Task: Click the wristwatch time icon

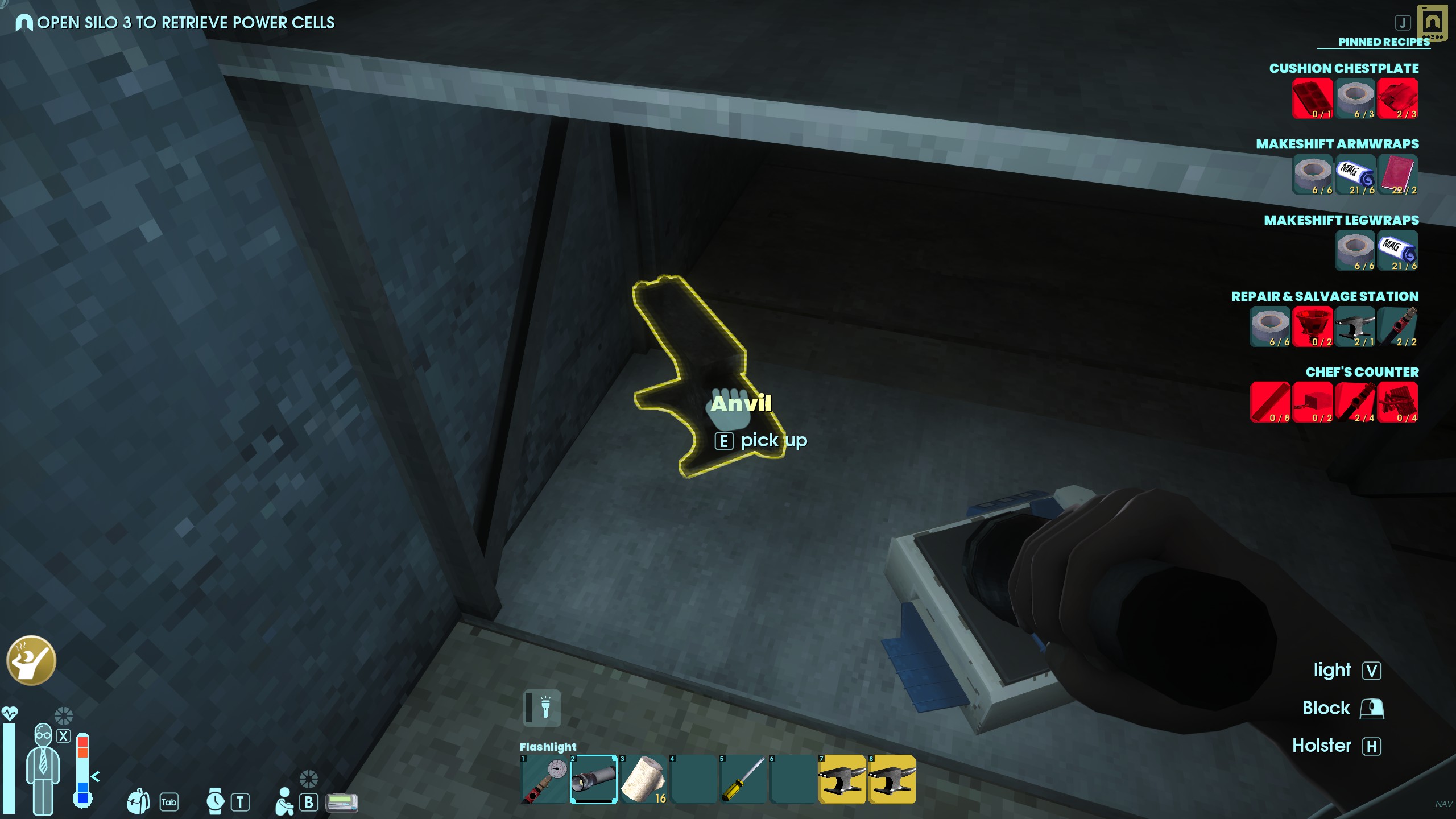Action: coord(215,801)
